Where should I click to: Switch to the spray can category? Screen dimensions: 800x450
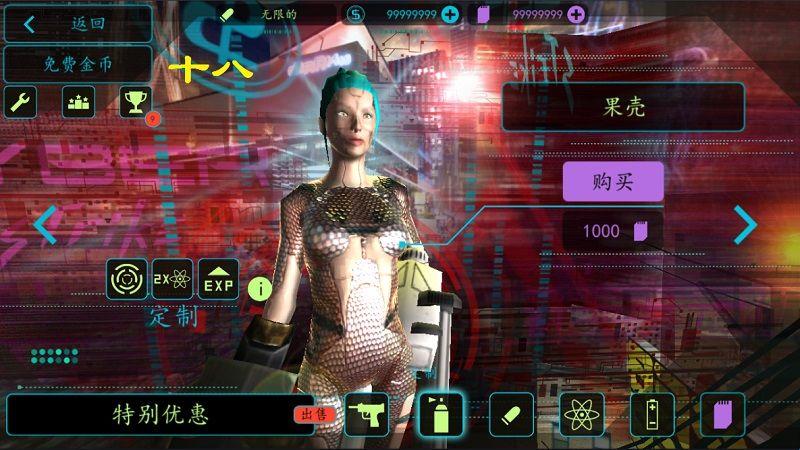(439, 414)
